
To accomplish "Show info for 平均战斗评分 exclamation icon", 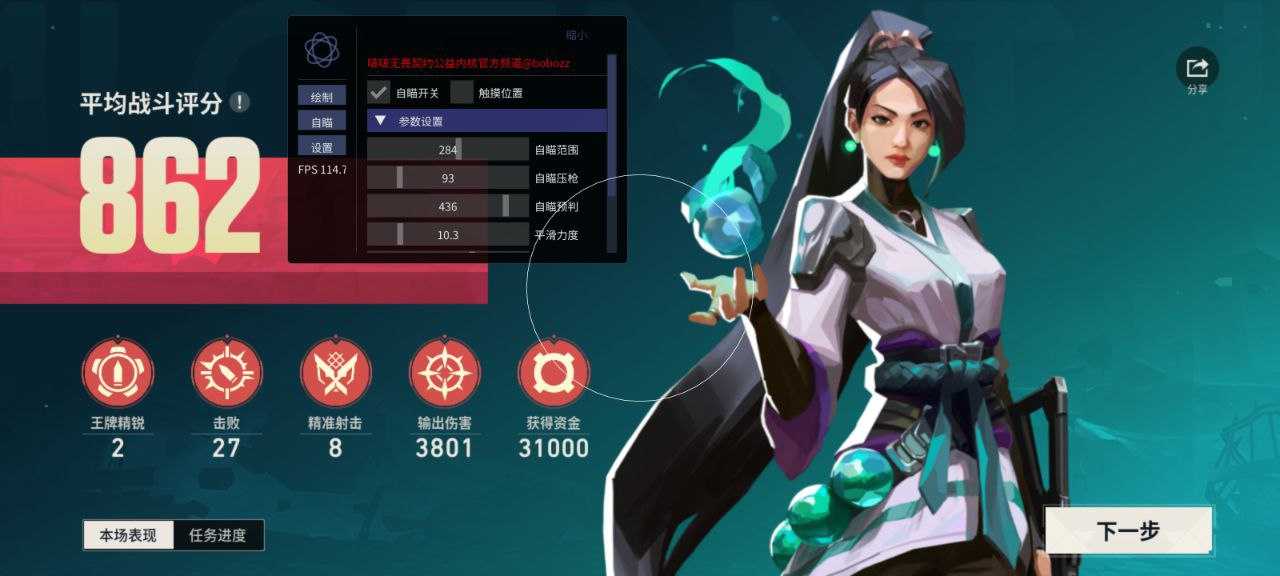I will [239, 102].
